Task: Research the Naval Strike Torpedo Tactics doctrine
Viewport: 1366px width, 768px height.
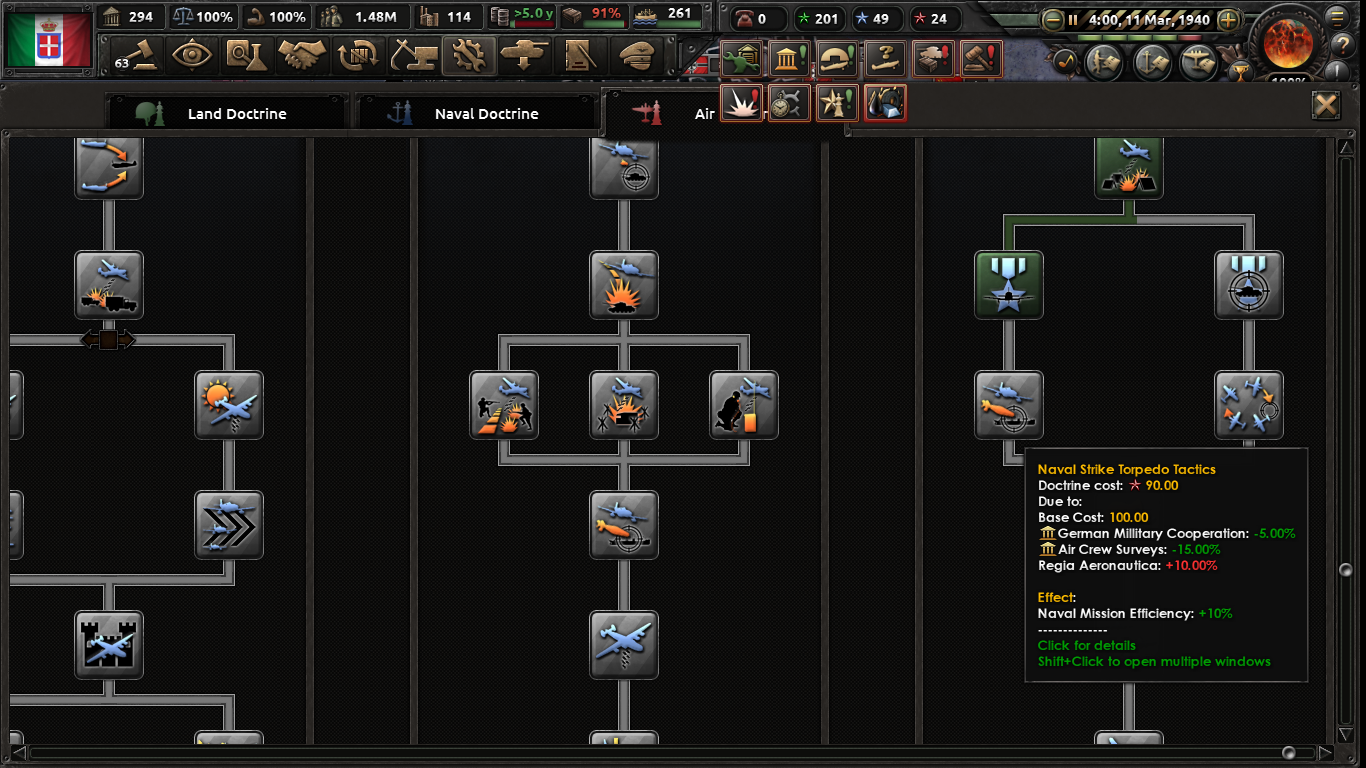Action: 1009,405
